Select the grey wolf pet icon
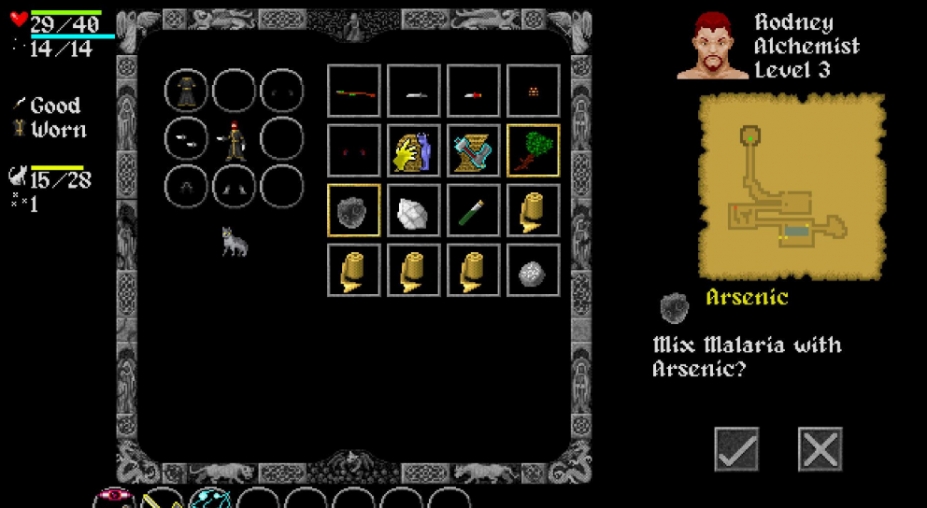The height and width of the screenshot is (508, 927). [234, 241]
